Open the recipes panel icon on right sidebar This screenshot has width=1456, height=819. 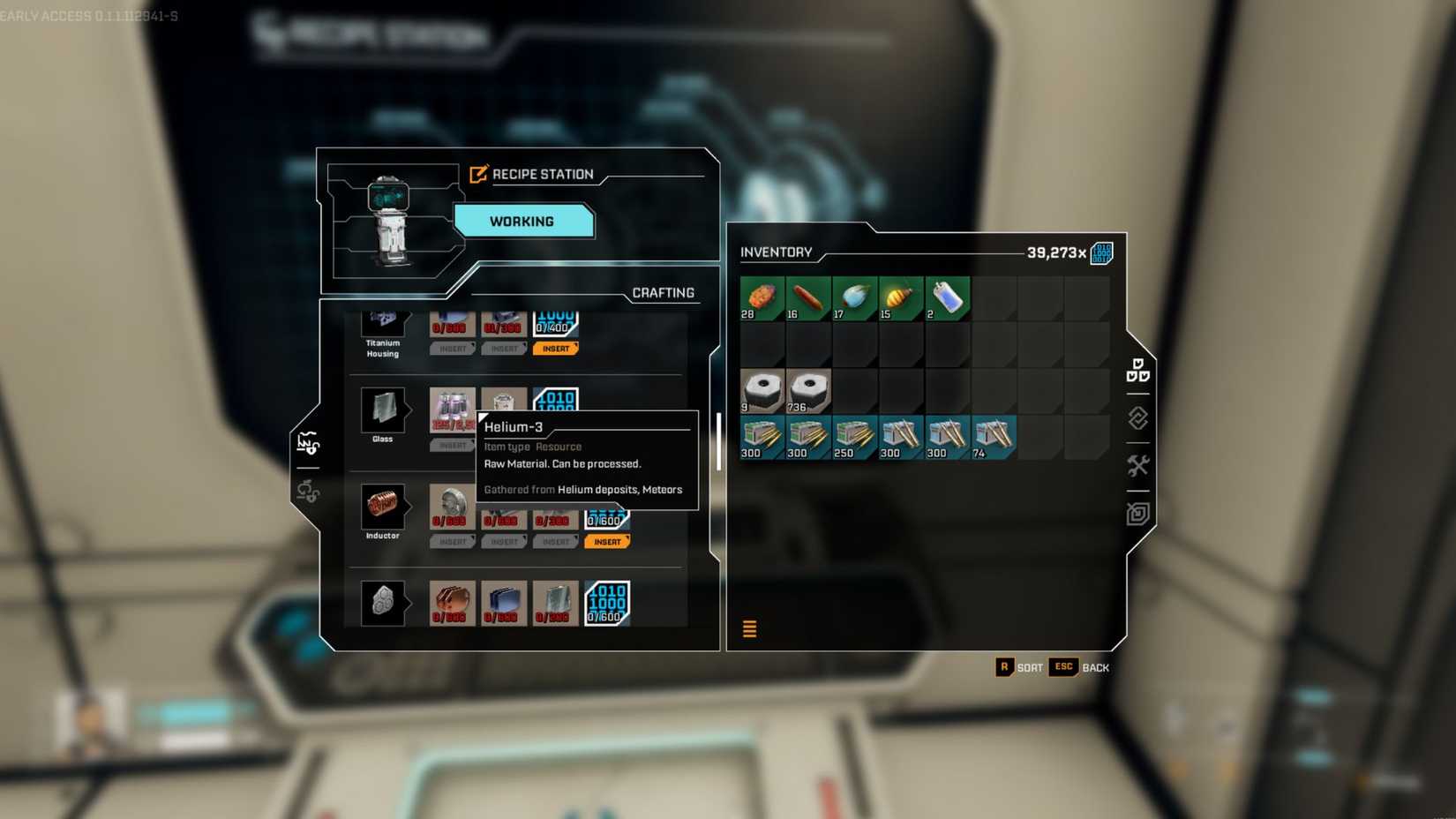click(1137, 419)
